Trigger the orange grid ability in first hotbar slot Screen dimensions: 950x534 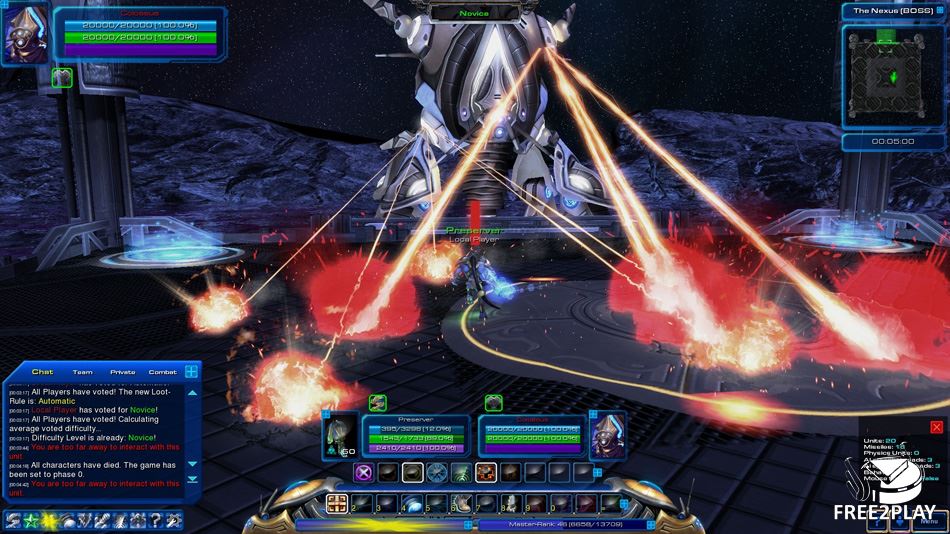pyautogui.click(x=337, y=503)
